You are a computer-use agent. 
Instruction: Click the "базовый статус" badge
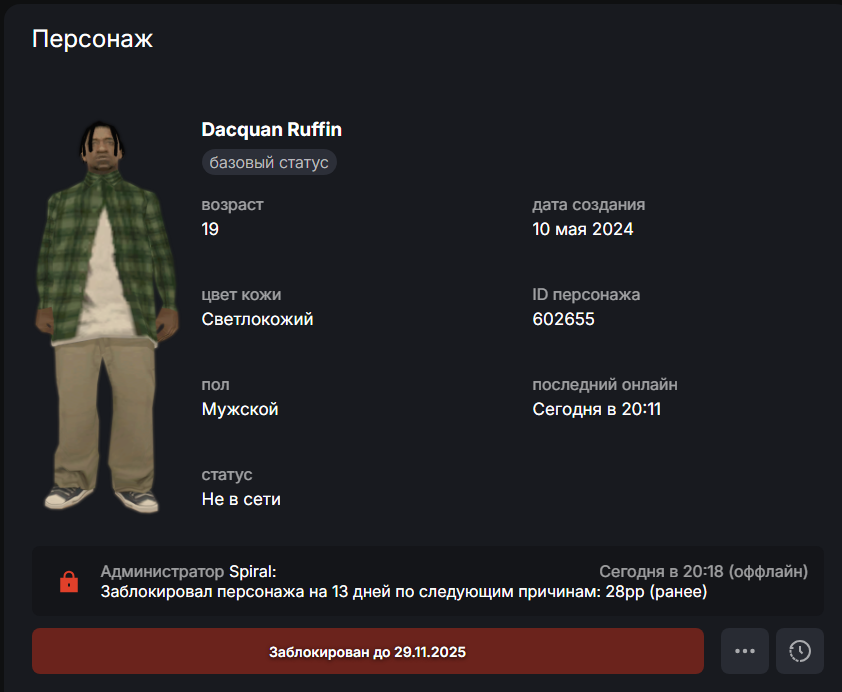pyautogui.click(x=269, y=162)
